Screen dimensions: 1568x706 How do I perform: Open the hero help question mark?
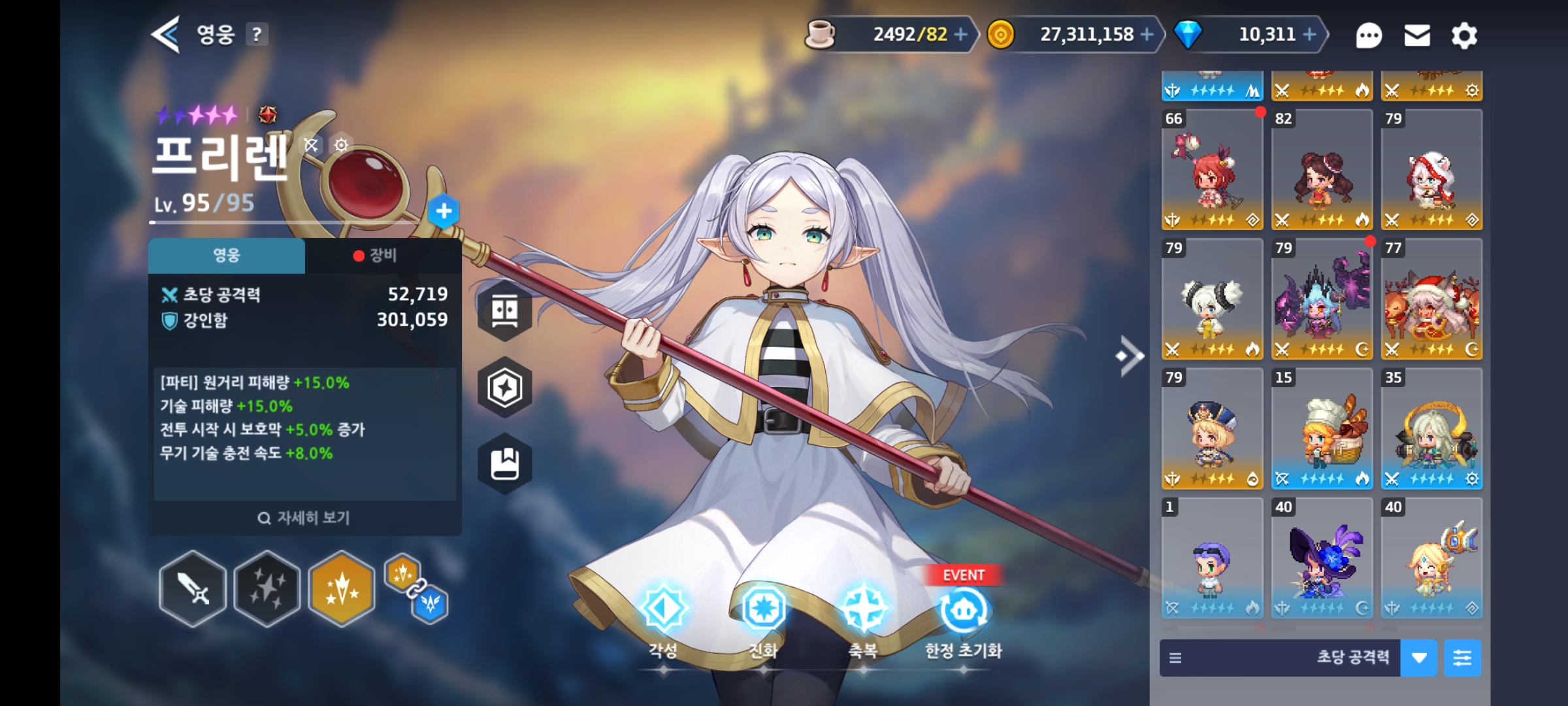point(257,35)
